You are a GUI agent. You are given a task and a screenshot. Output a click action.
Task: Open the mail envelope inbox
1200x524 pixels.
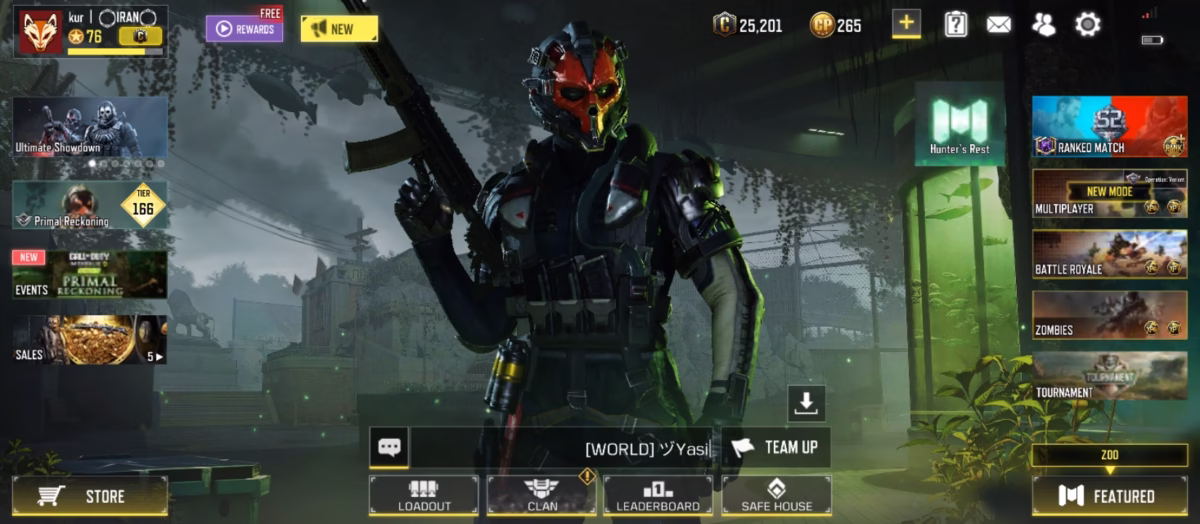[999, 25]
